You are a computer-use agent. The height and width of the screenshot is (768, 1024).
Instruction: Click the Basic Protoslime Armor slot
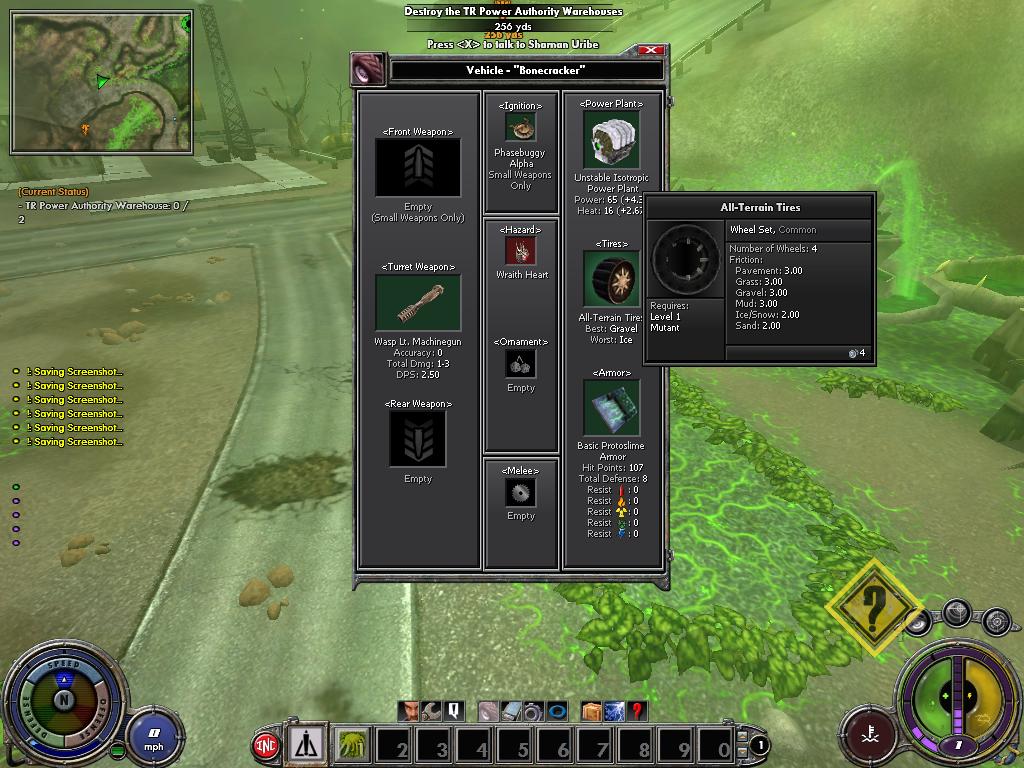pyautogui.click(x=612, y=408)
